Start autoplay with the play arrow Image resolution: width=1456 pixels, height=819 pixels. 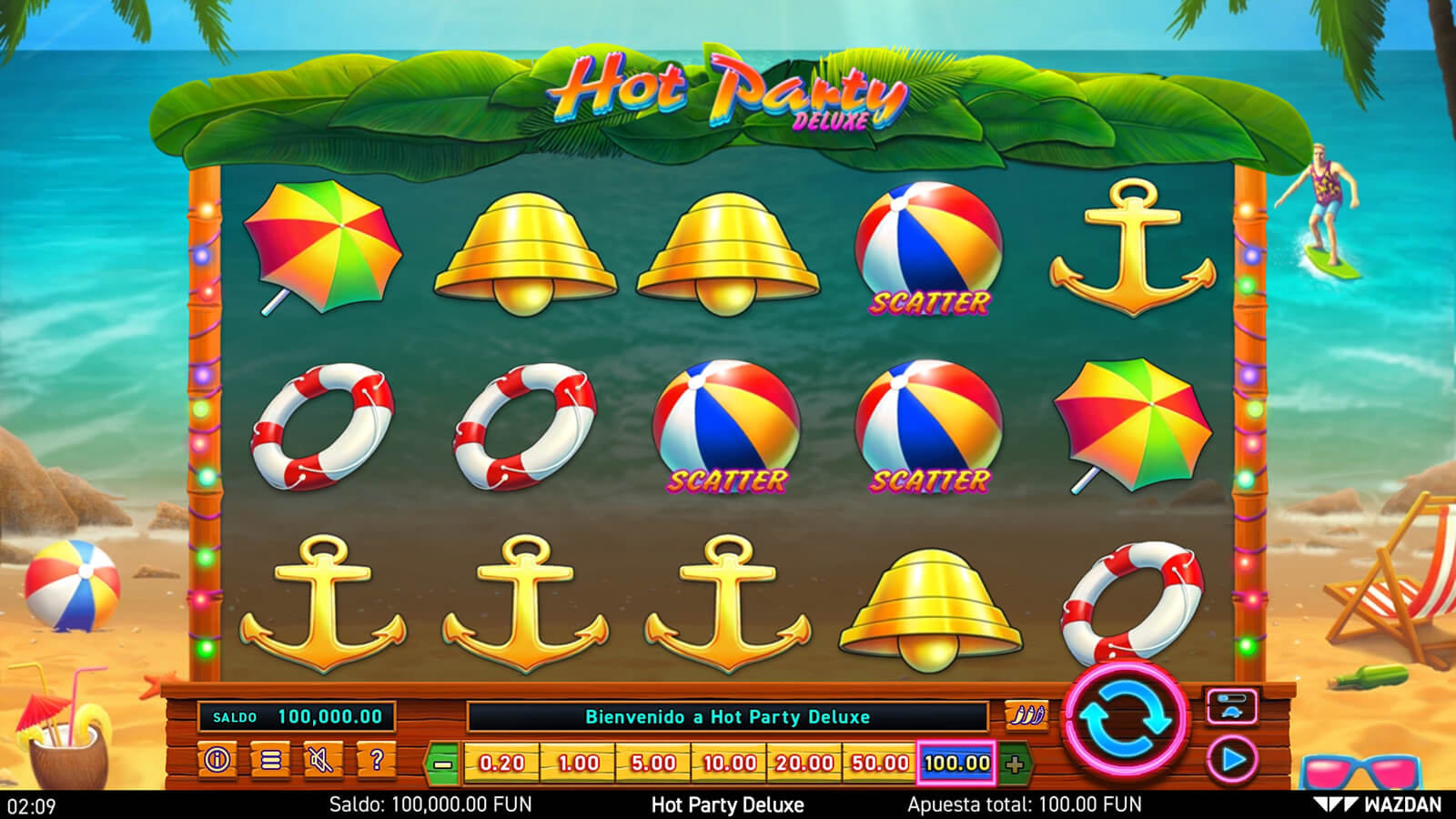[1232, 759]
